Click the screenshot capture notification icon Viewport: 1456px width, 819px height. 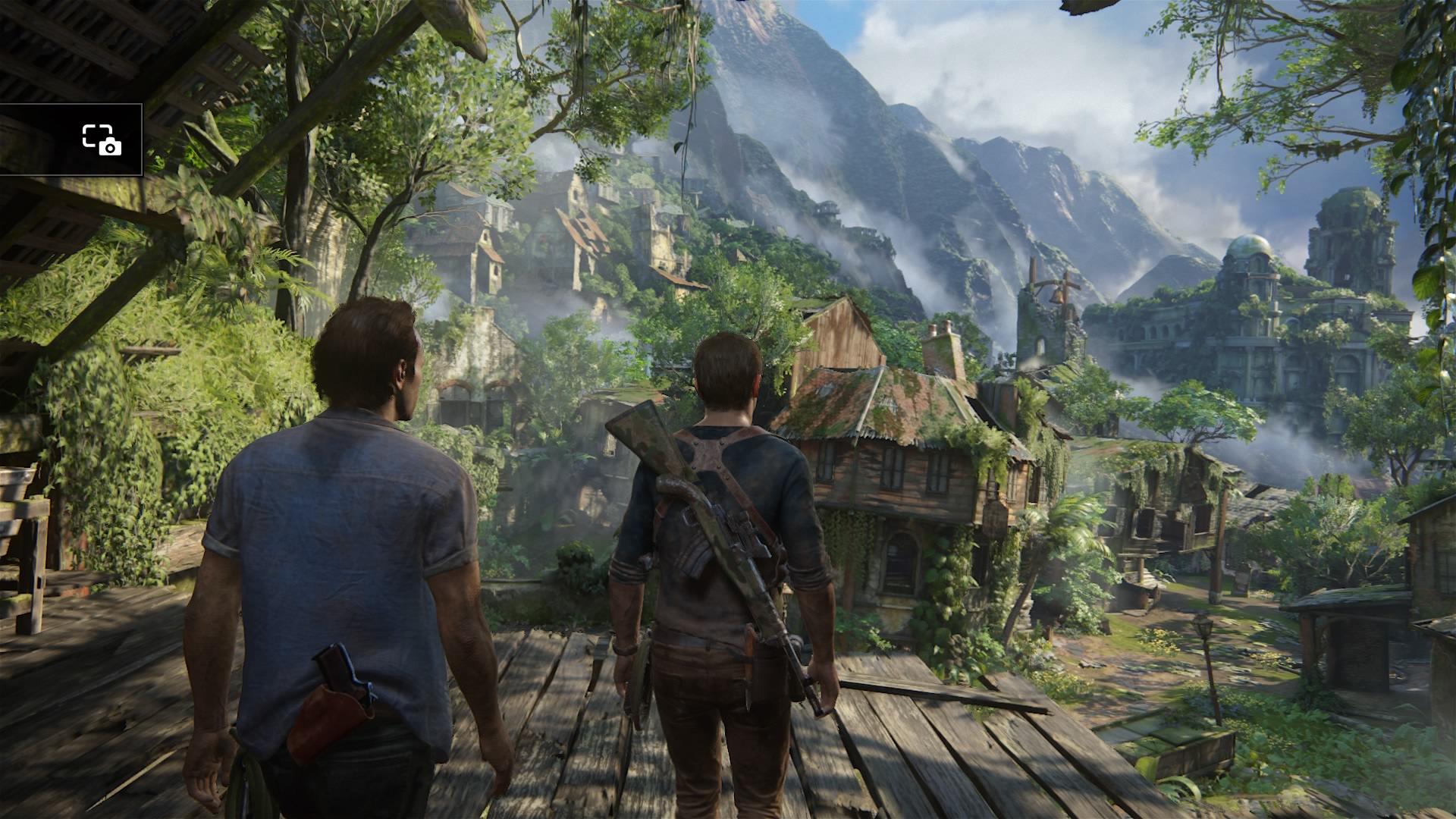102,140
